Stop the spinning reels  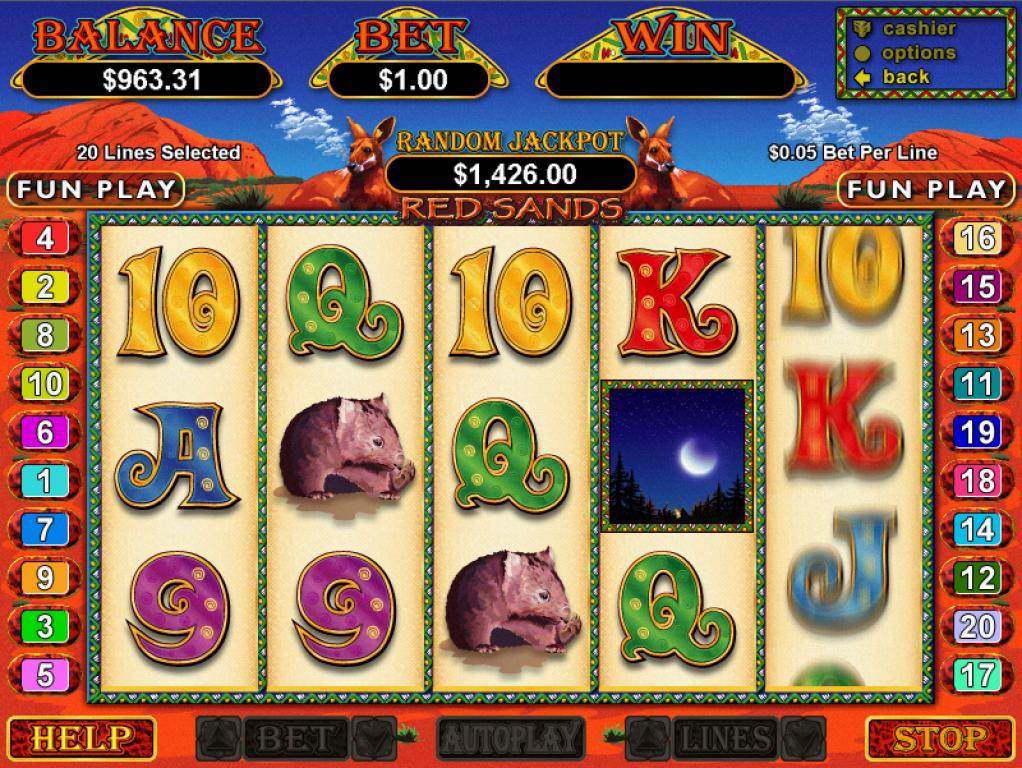940,739
